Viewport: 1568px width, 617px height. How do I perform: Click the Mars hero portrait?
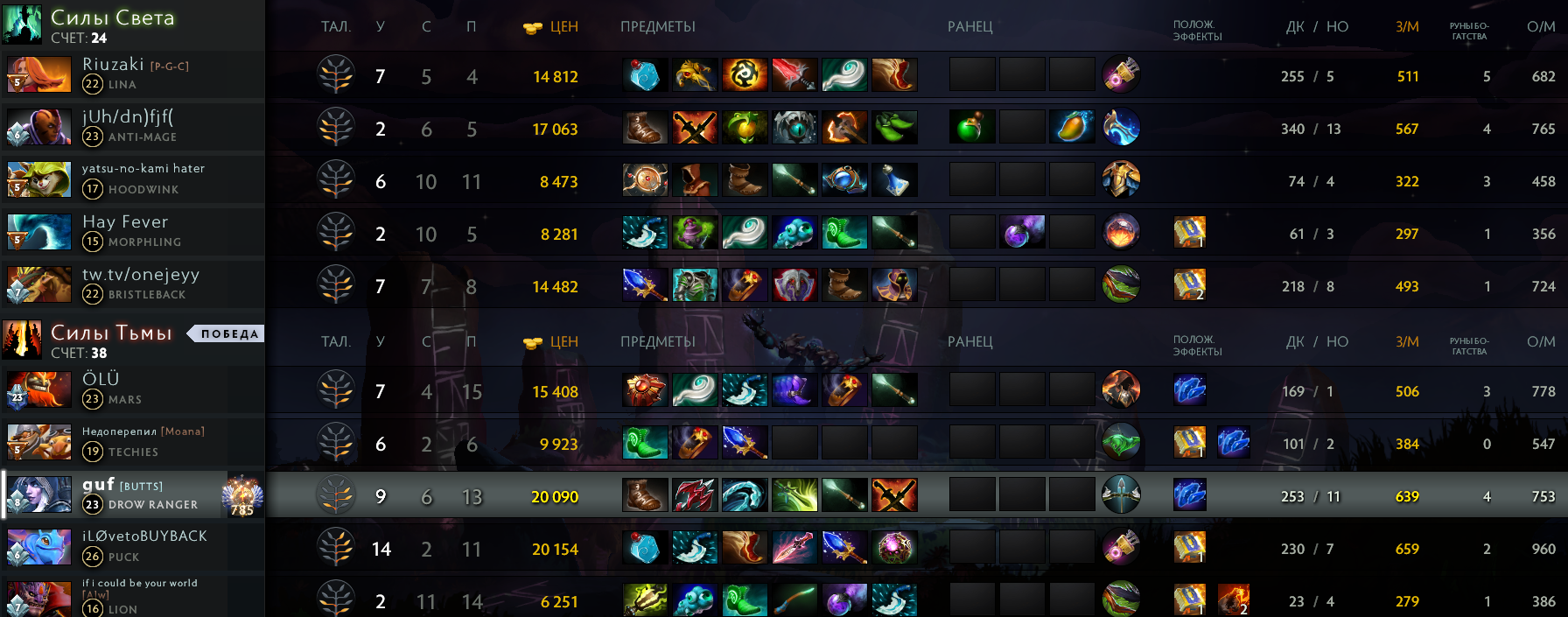[x=38, y=390]
